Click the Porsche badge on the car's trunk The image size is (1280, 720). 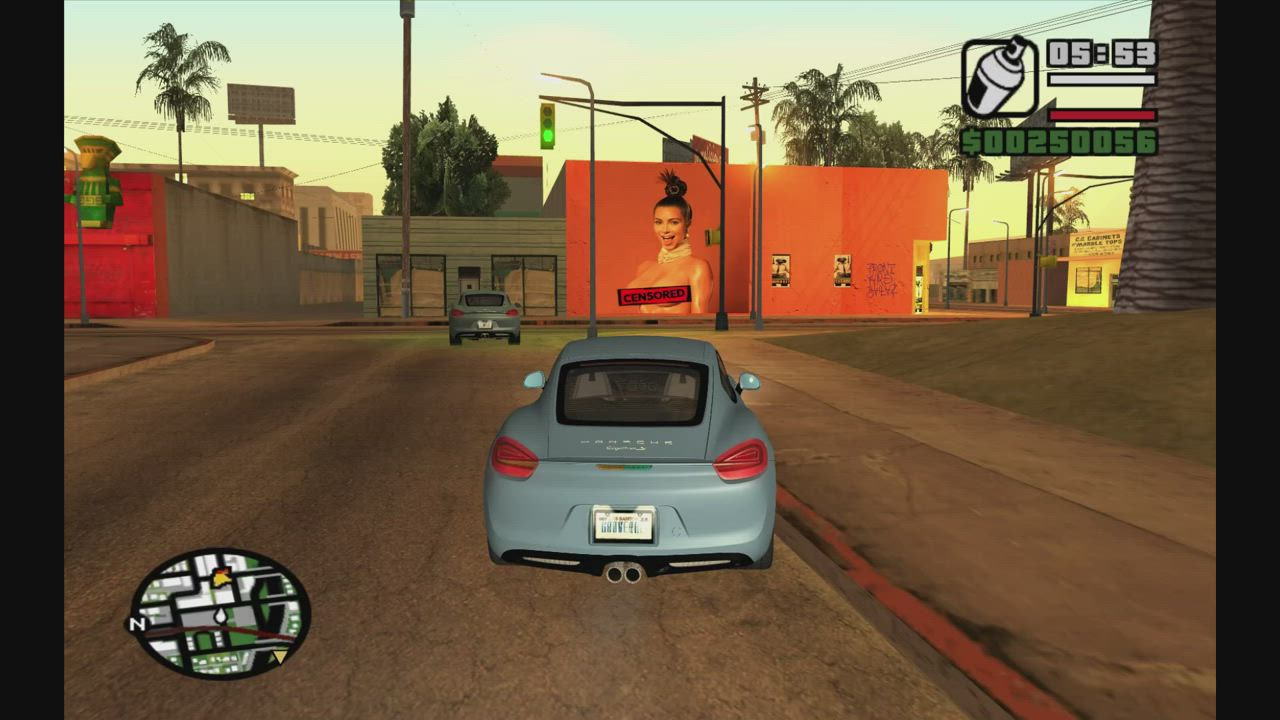coord(624,439)
